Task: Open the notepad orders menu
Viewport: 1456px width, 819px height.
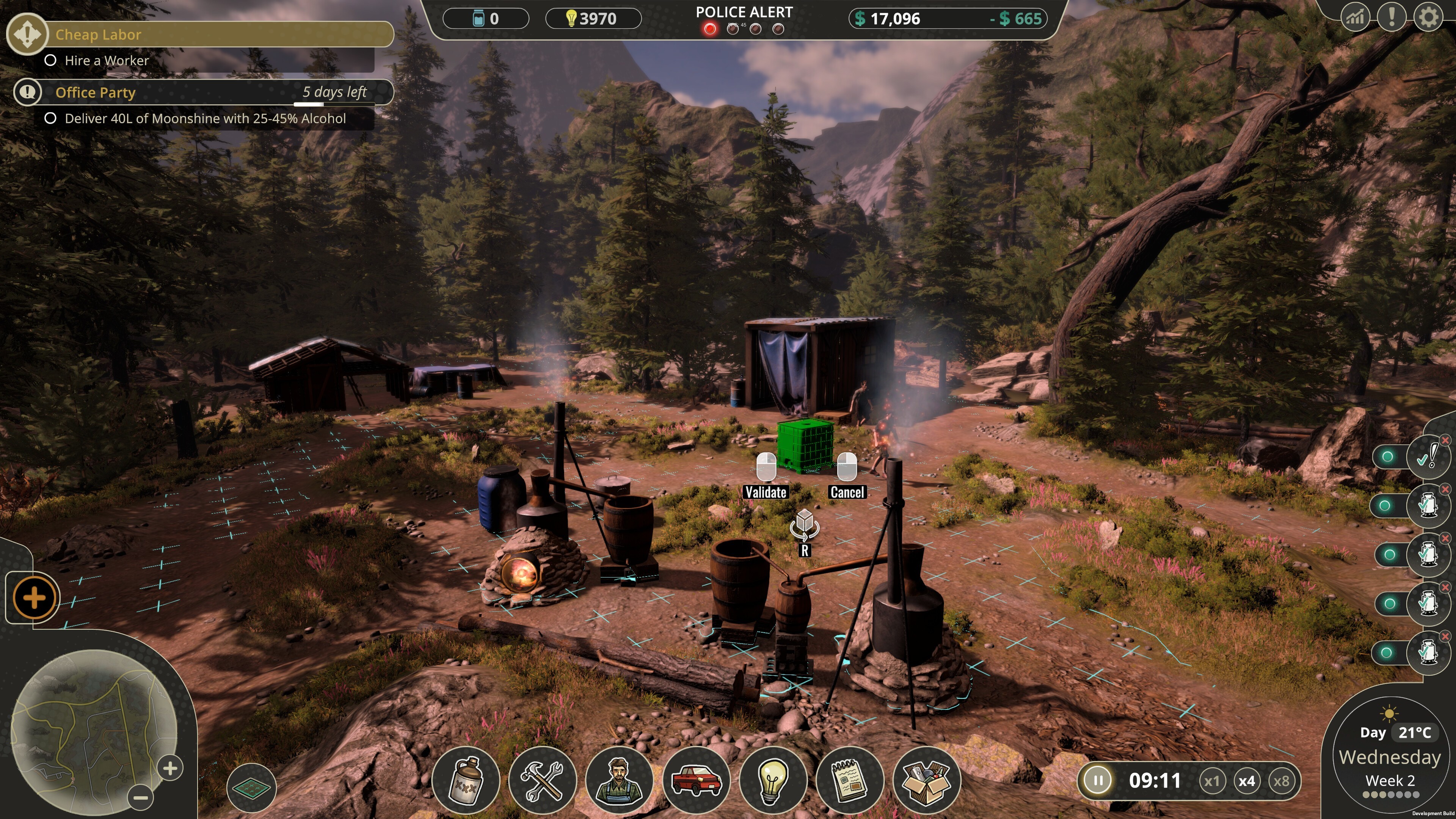Action: point(849,781)
